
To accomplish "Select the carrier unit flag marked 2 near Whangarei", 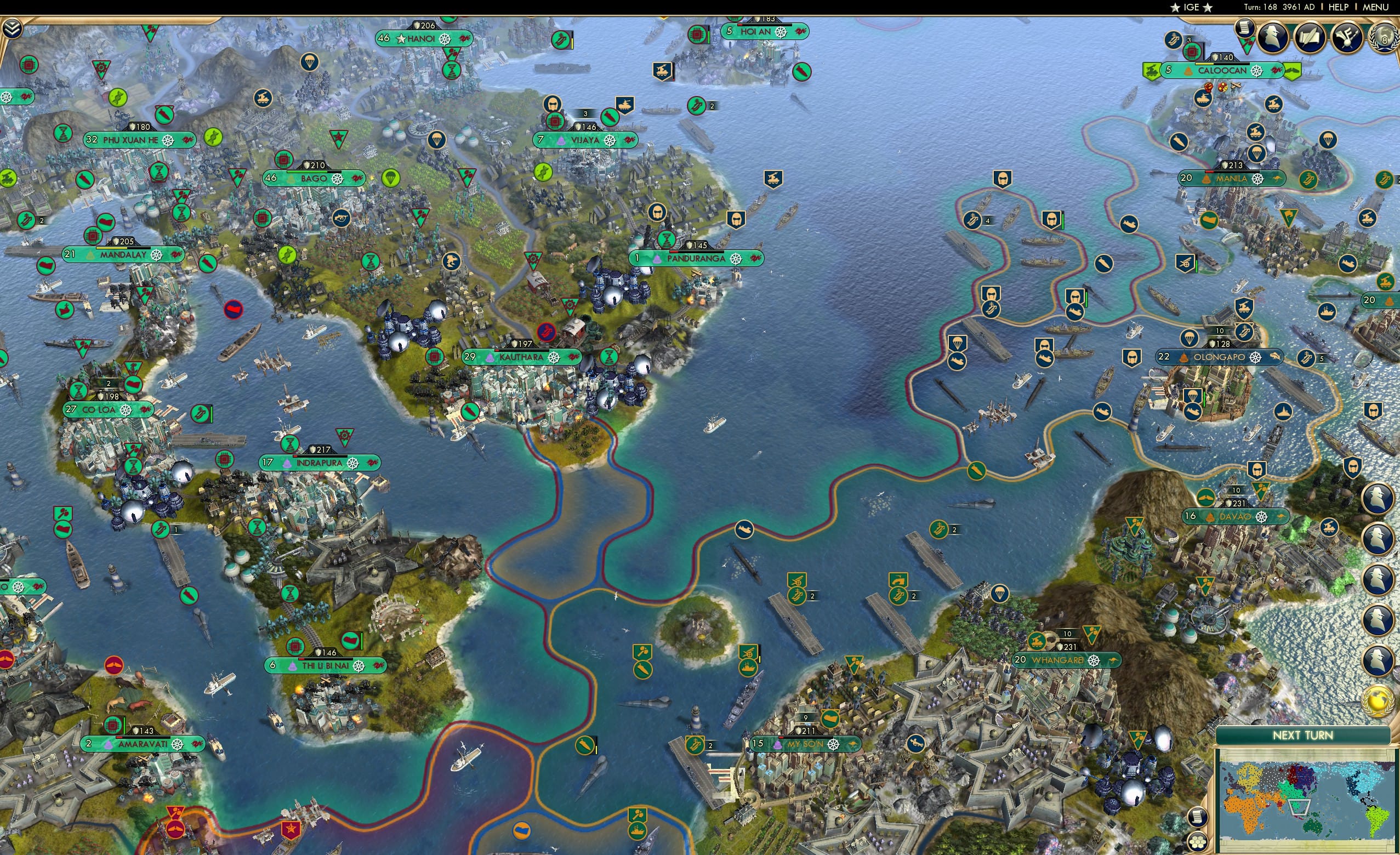I will (x=898, y=597).
